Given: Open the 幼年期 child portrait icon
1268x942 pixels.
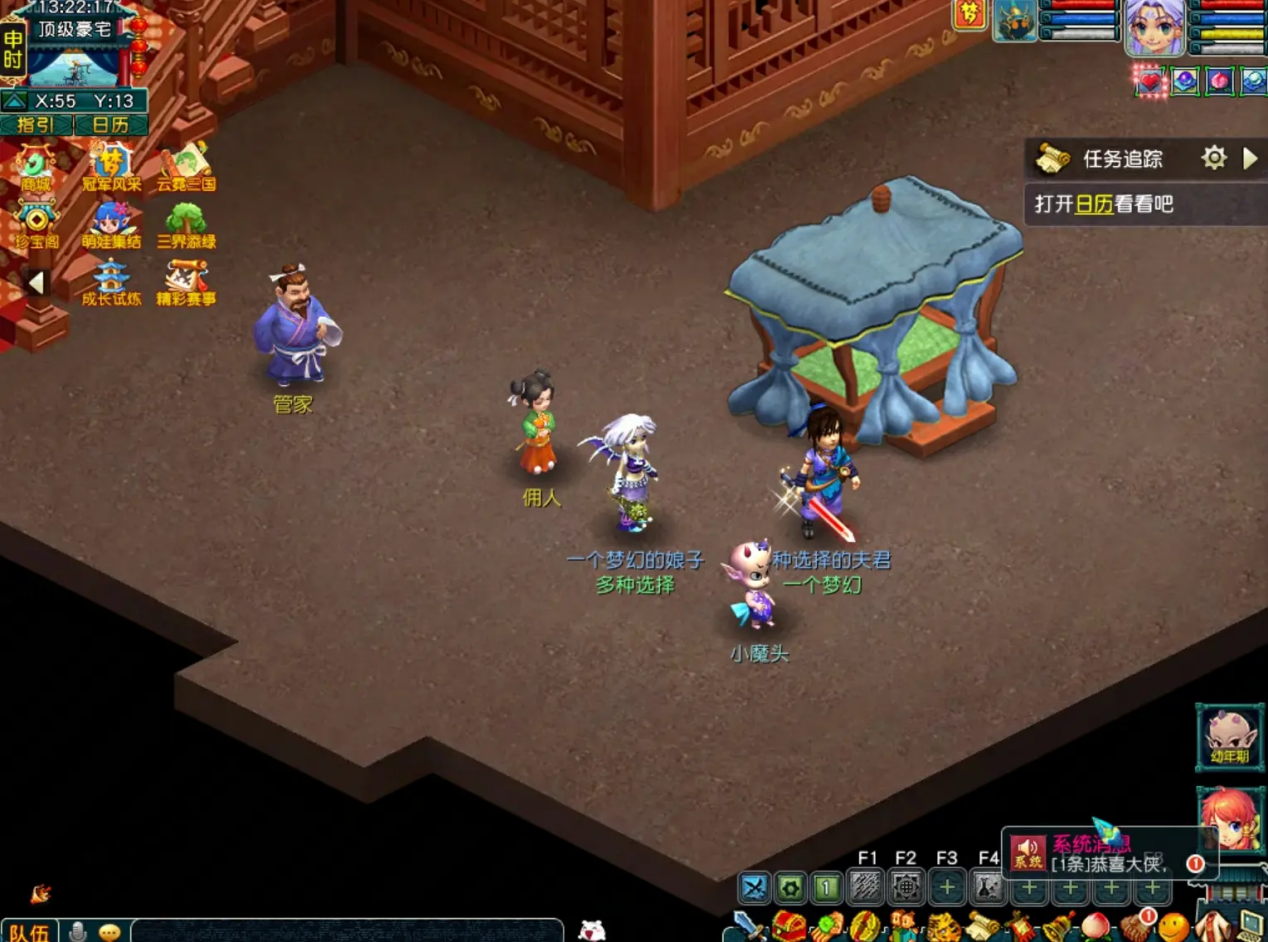Looking at the screenshot, I should [x=1229, y=737].
